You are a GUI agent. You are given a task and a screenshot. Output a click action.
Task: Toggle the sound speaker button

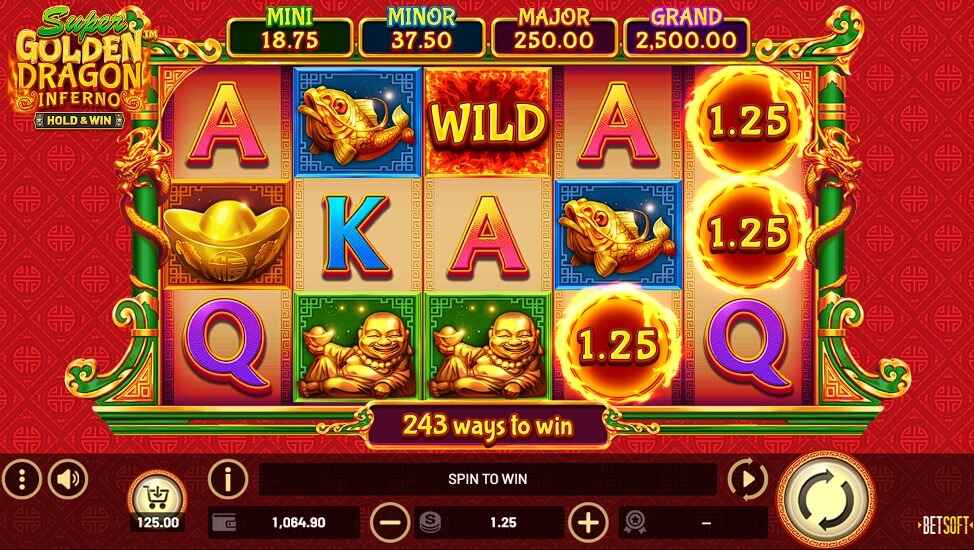pyautogui.click(x=68, y=480)
